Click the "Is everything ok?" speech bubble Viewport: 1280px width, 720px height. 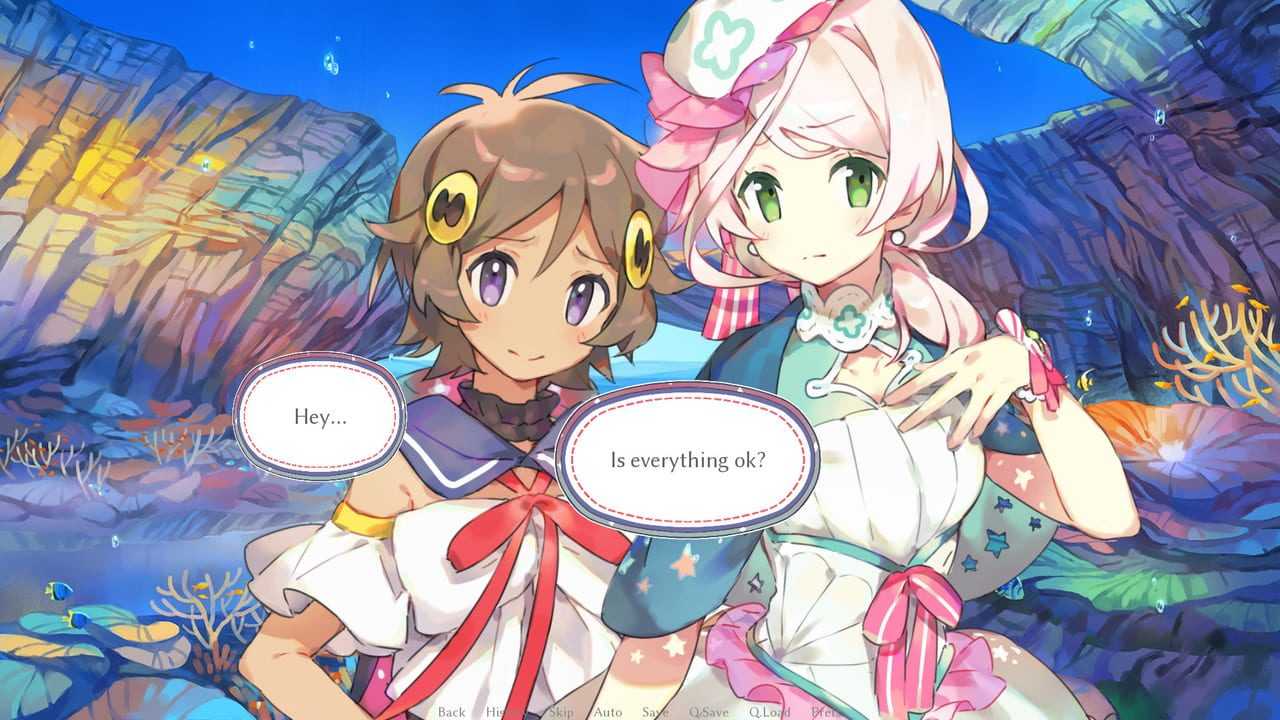(688, 461)
